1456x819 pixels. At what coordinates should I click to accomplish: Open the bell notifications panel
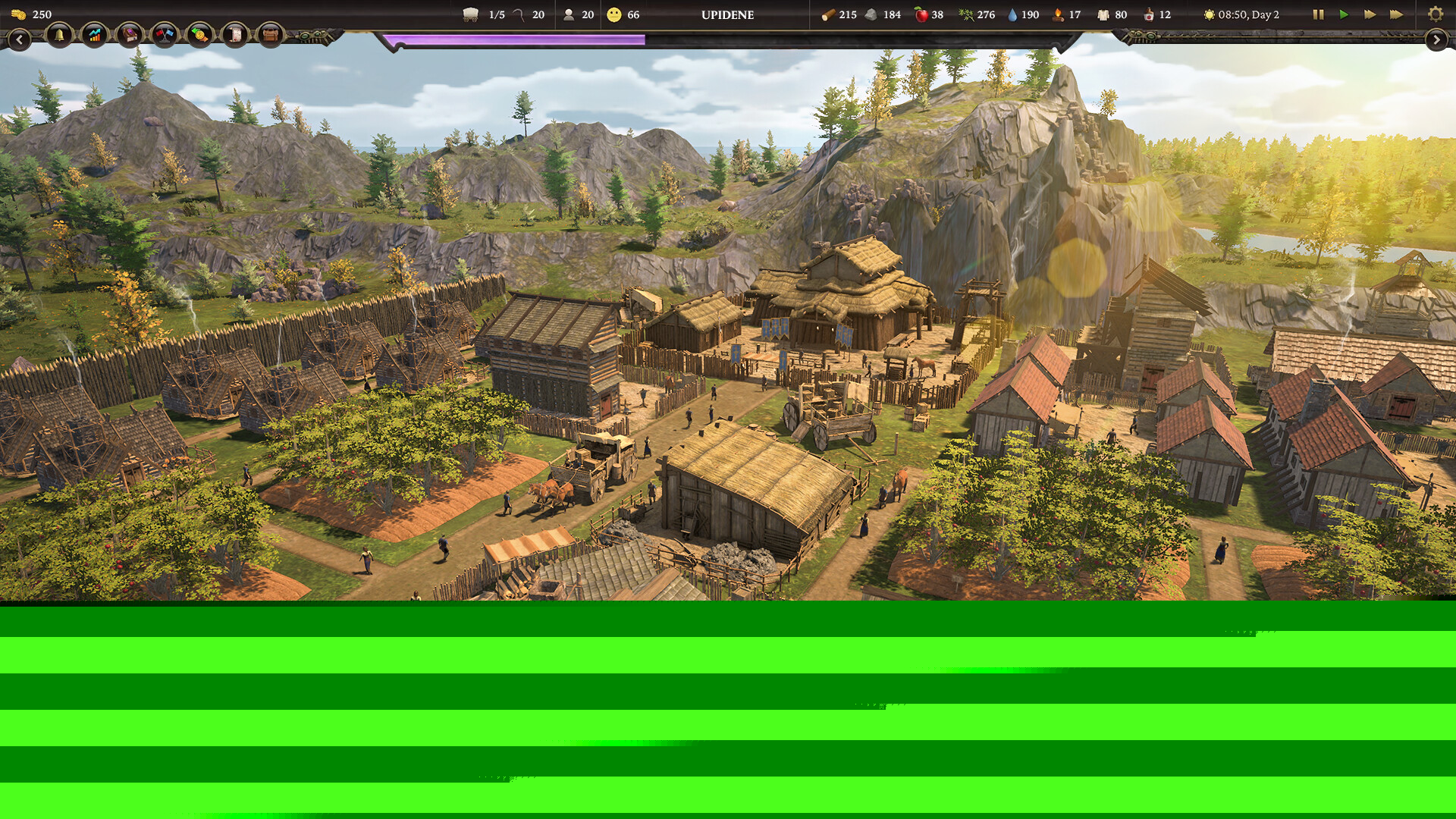(59, 35)
